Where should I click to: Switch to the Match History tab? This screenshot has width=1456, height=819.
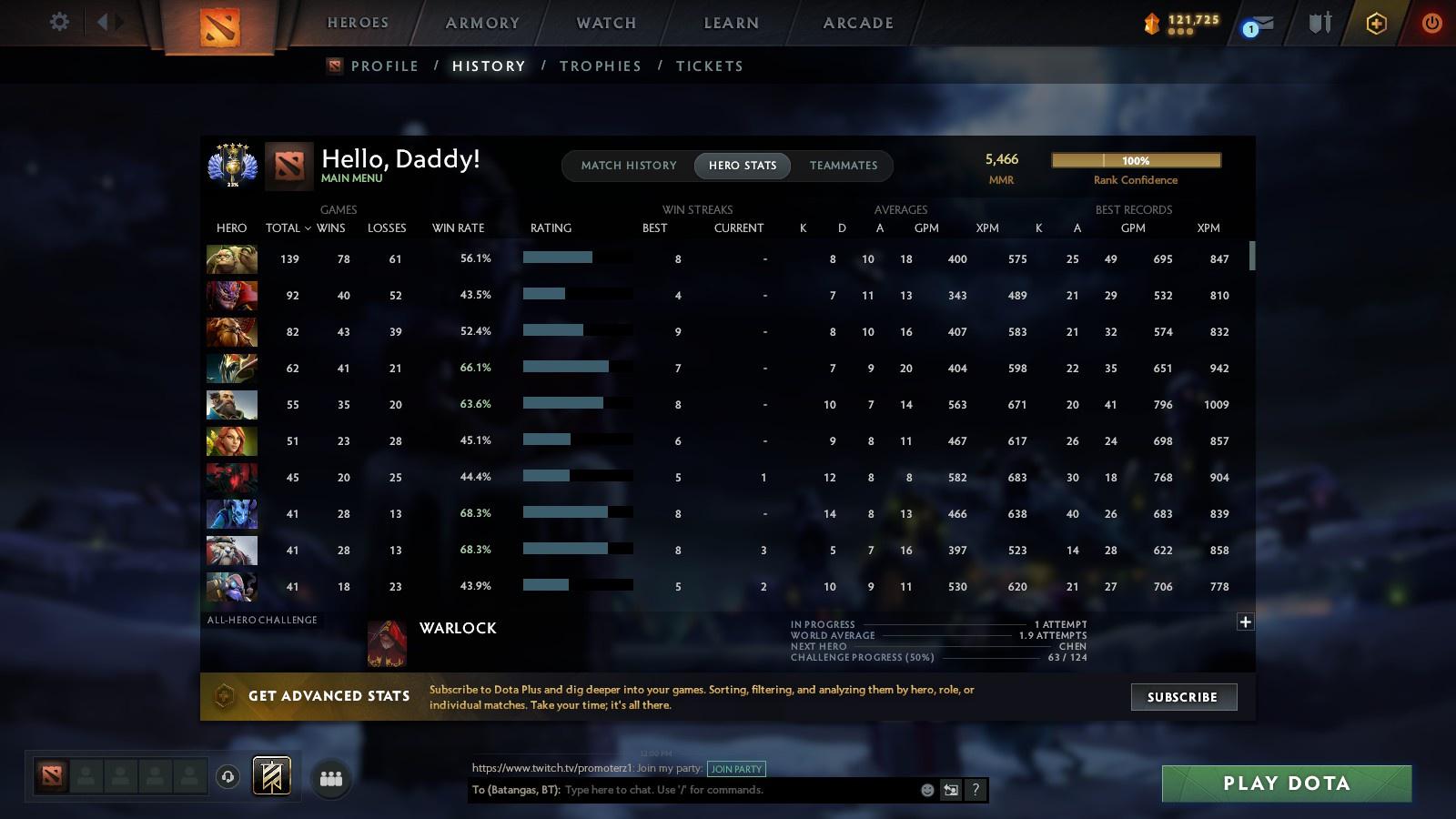coord(626,166)
